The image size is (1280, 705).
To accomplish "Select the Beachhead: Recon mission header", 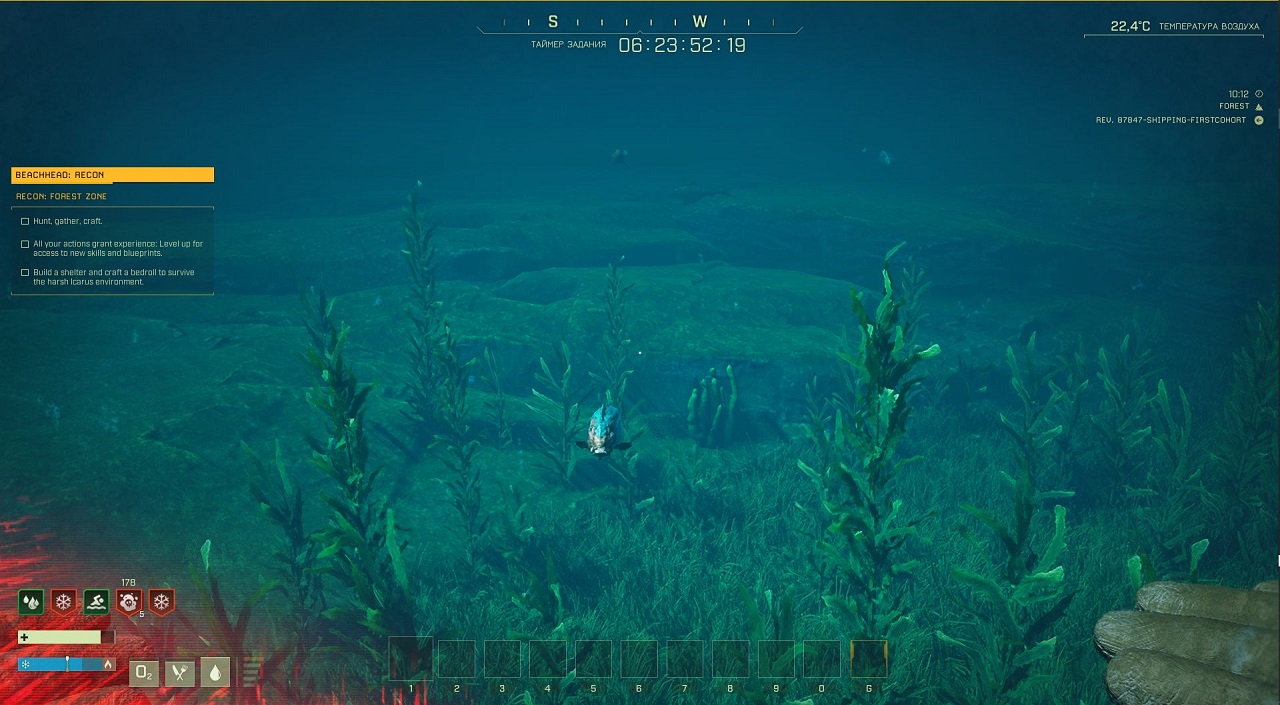I will click(112, 175).
